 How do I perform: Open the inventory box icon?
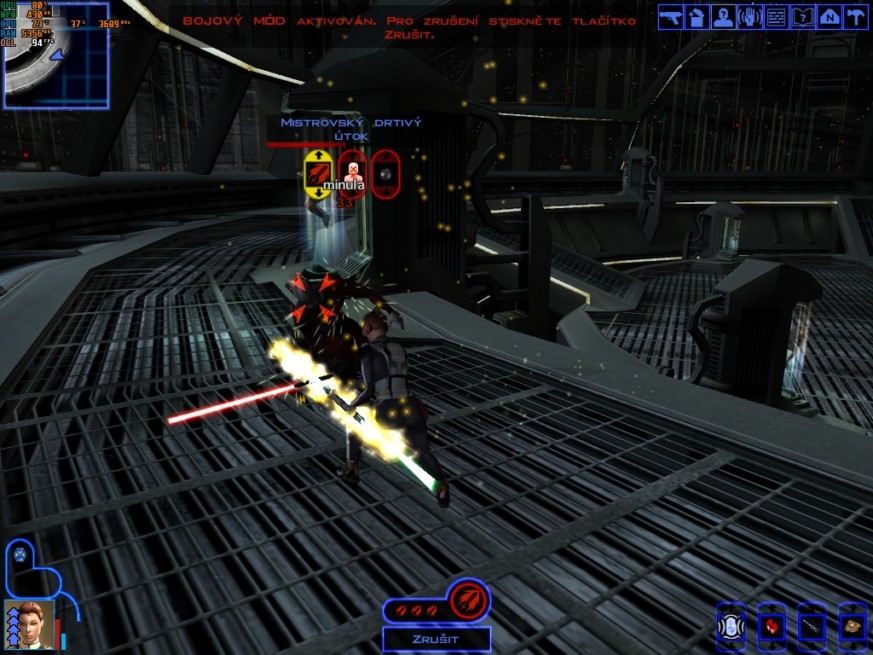click(698, 16)
